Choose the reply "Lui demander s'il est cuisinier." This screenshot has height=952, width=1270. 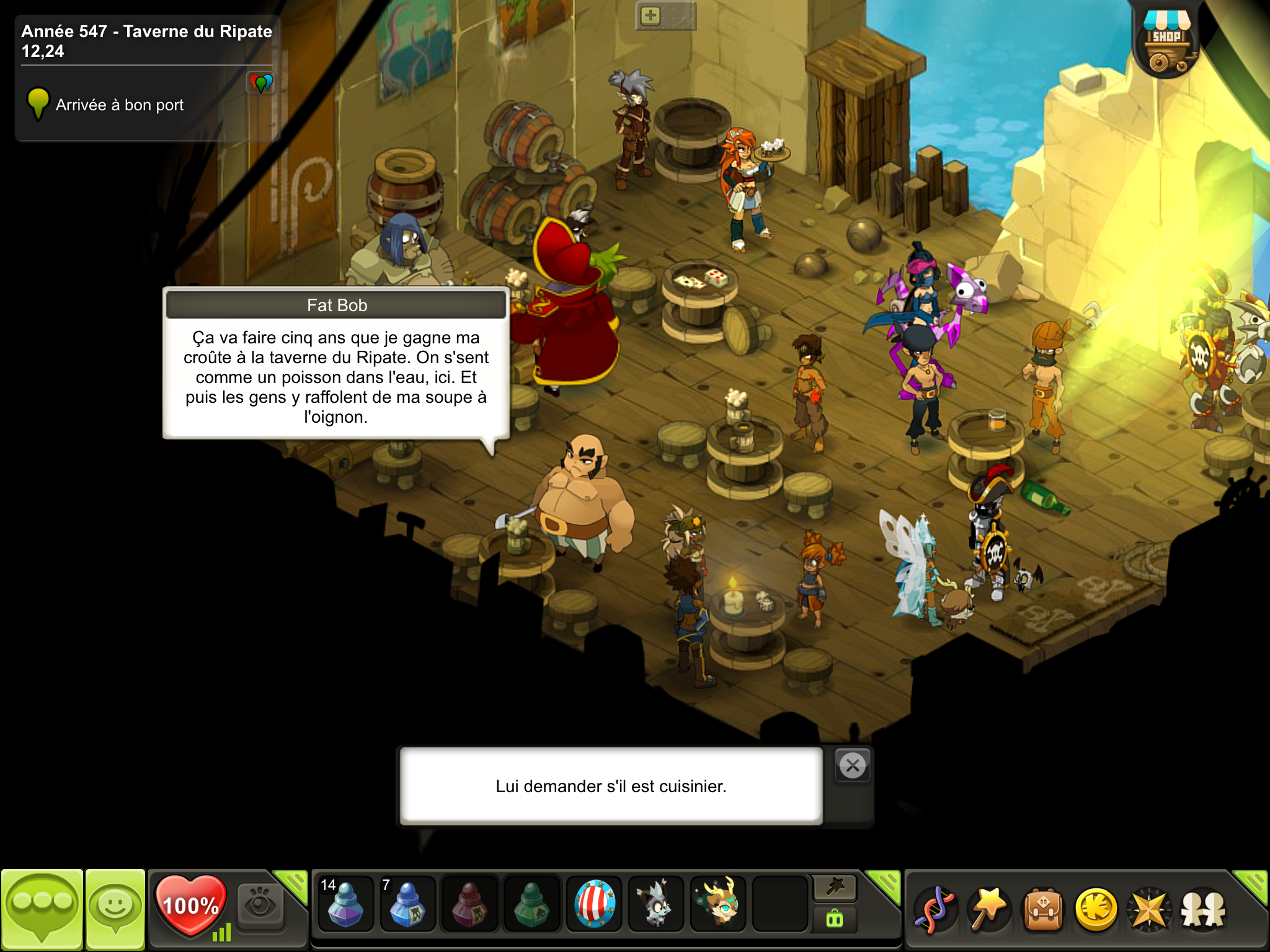611,786
